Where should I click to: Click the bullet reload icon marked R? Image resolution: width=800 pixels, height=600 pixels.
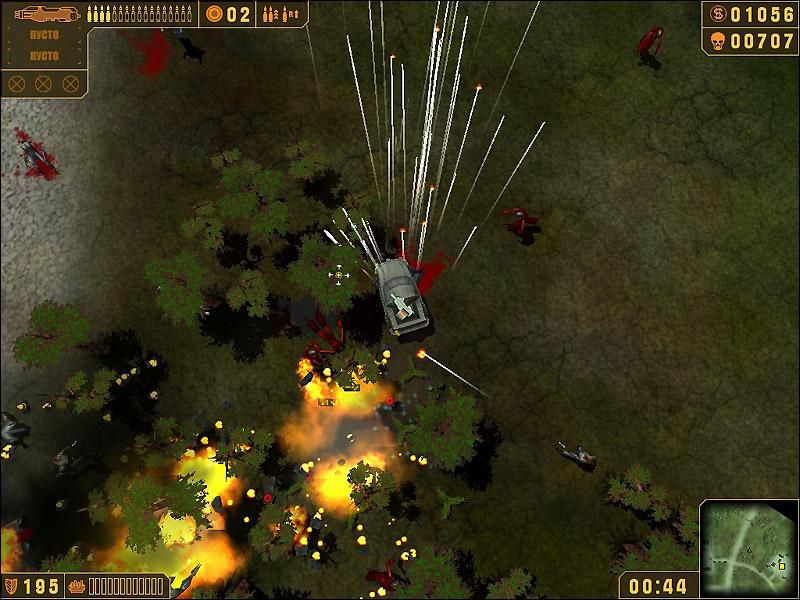tap(291, 14)
